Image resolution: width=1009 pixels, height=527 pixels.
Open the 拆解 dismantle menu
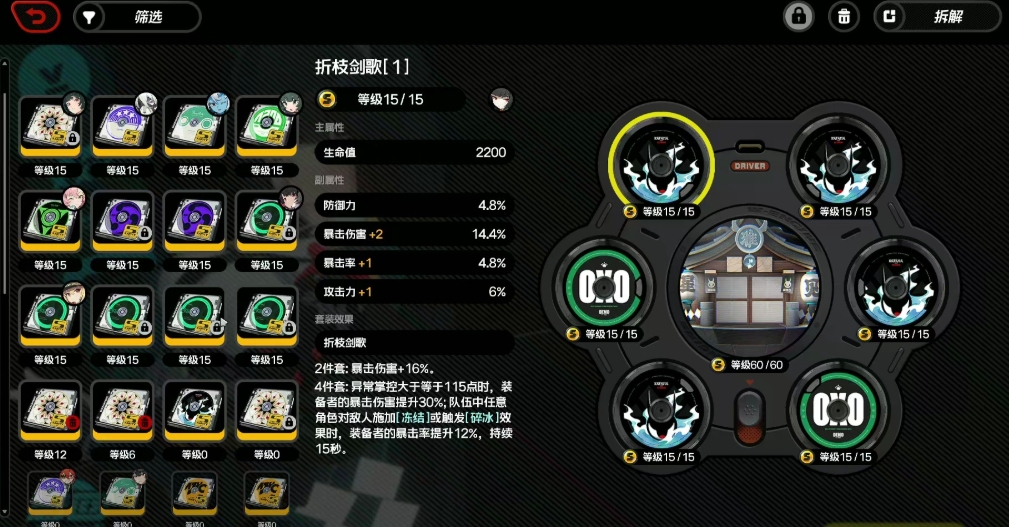(x=936, y=17)
